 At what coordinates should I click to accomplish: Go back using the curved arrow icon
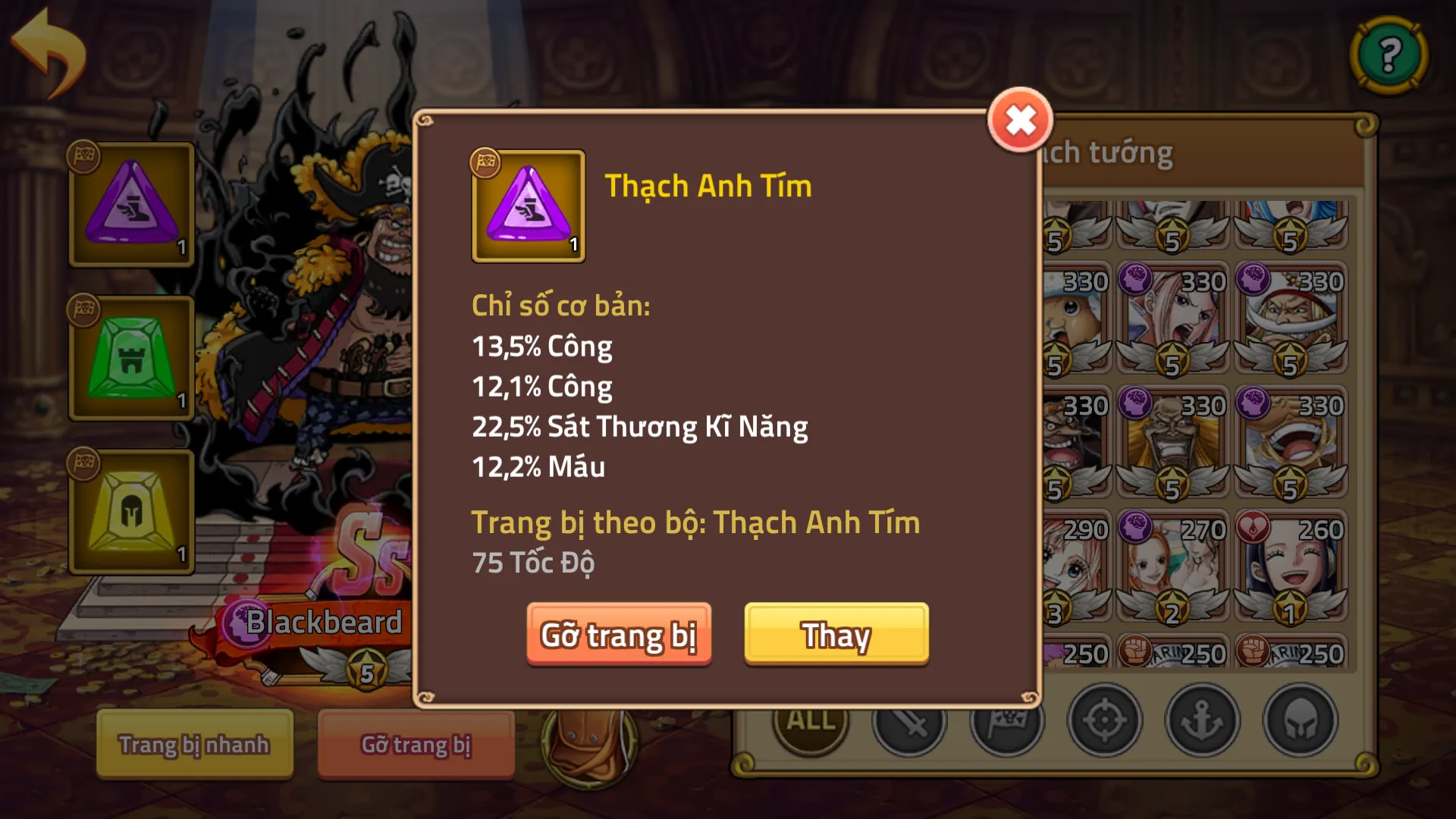[x=47, y=47]
